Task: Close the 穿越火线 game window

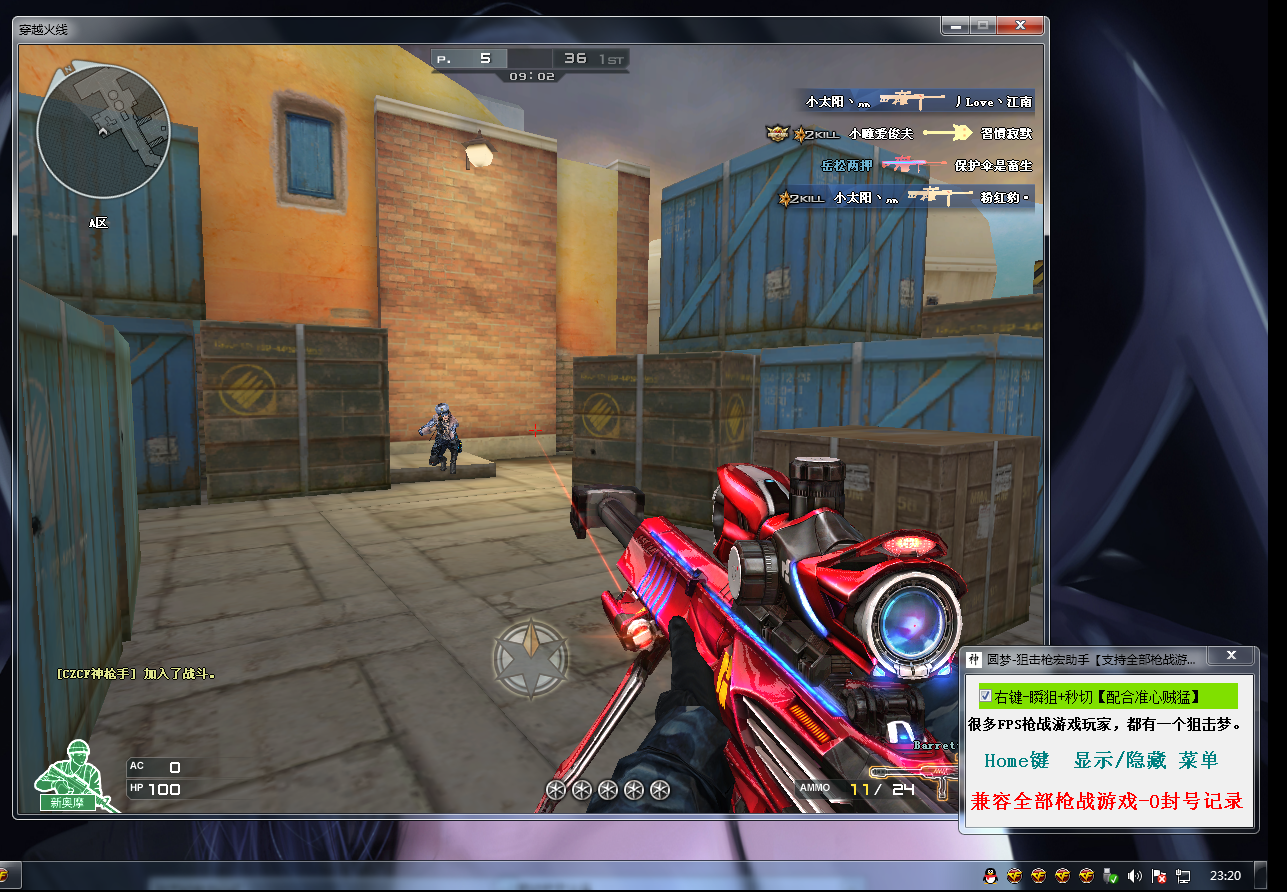Action: [x=1021, y=25]
